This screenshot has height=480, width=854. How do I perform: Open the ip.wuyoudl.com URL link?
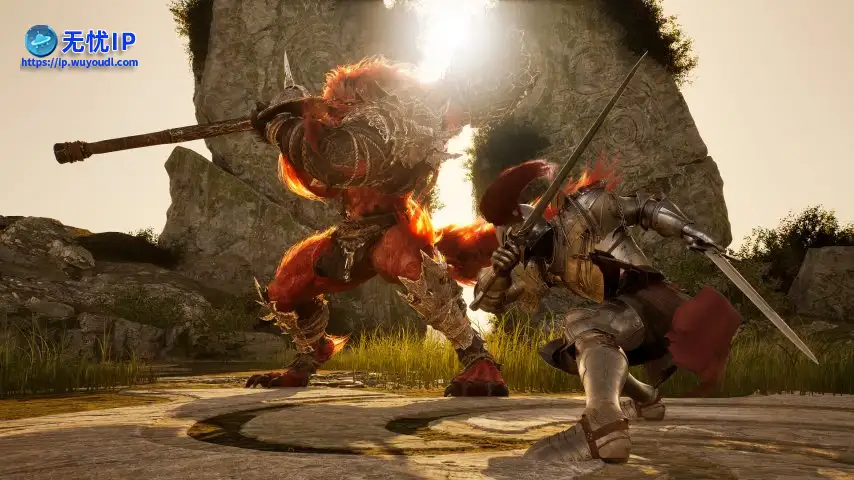[79, 62]
